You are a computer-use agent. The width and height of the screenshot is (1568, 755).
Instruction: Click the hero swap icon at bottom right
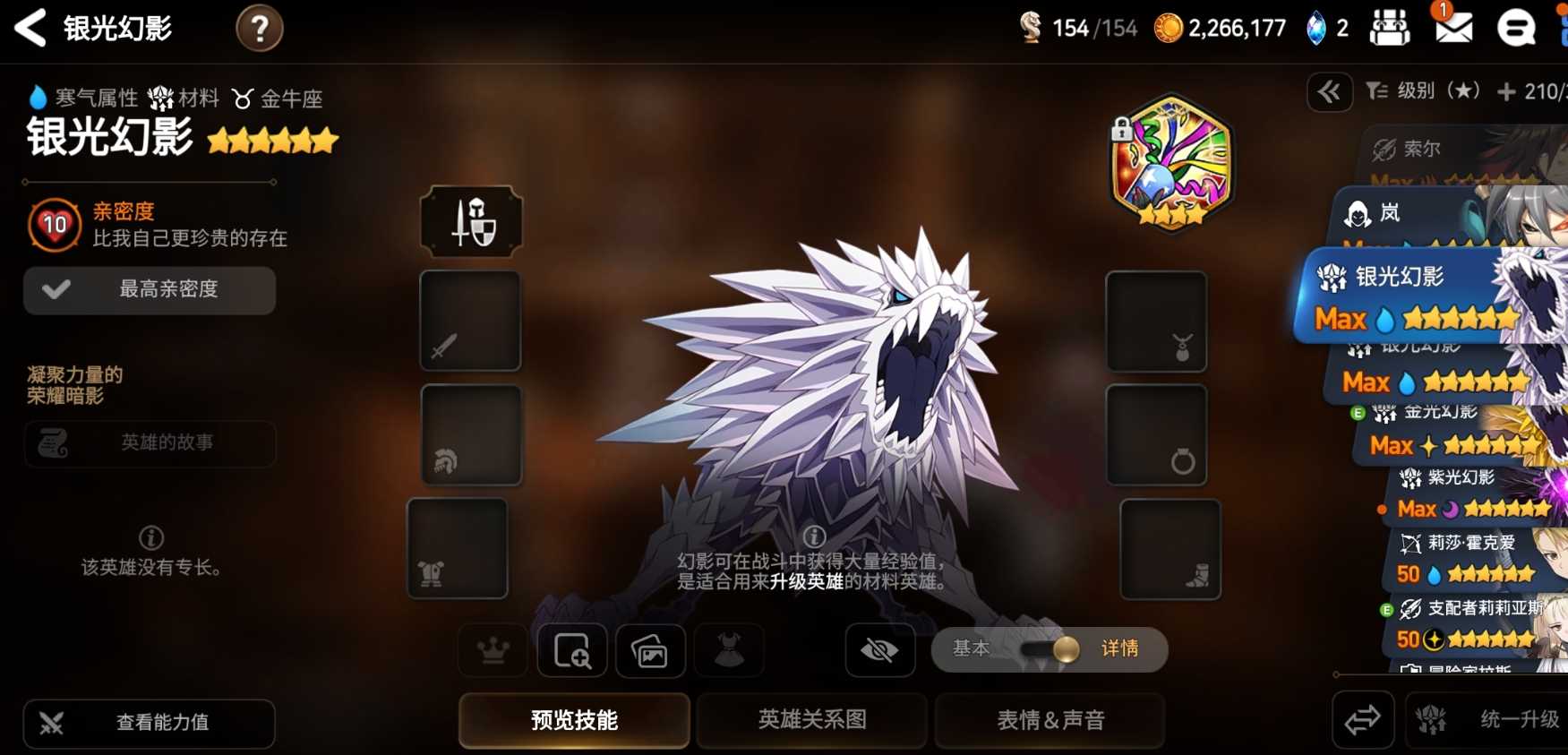1363,720
